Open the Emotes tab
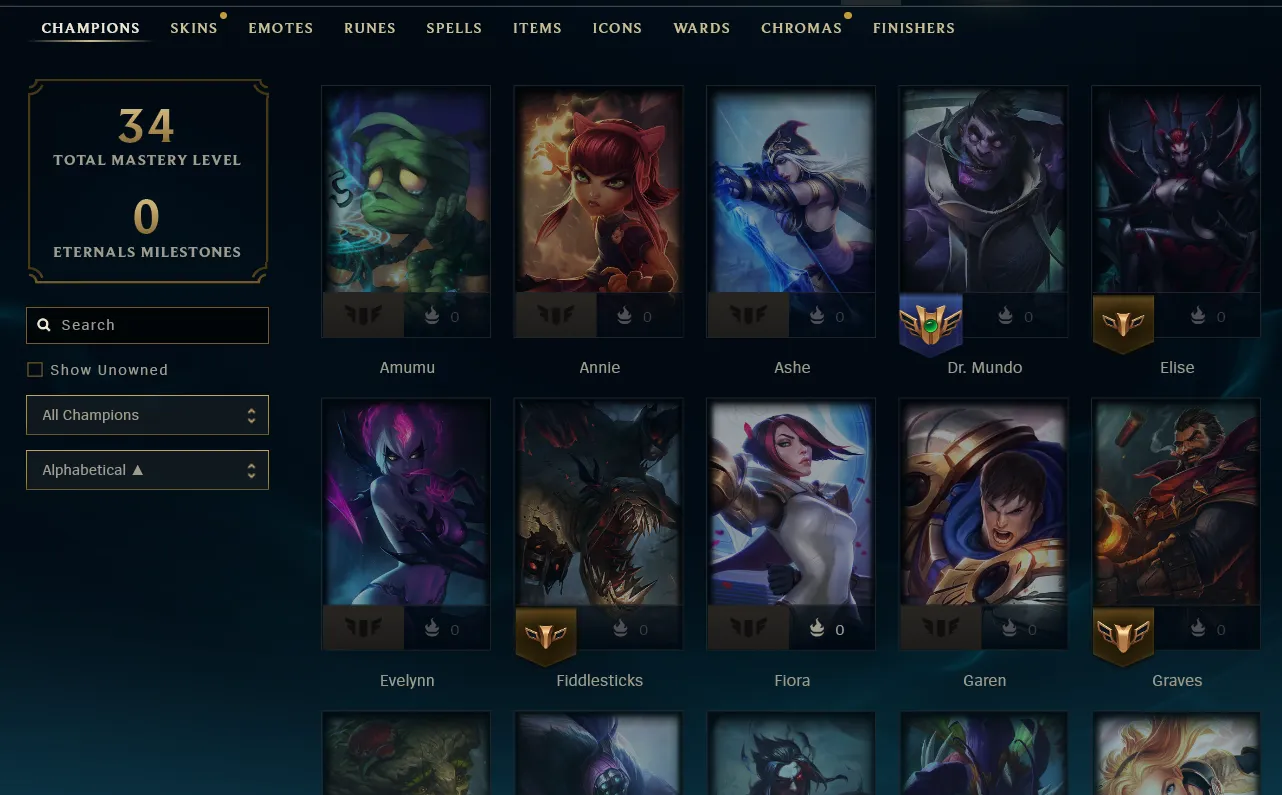1282x795 pixels. (281, 28)
